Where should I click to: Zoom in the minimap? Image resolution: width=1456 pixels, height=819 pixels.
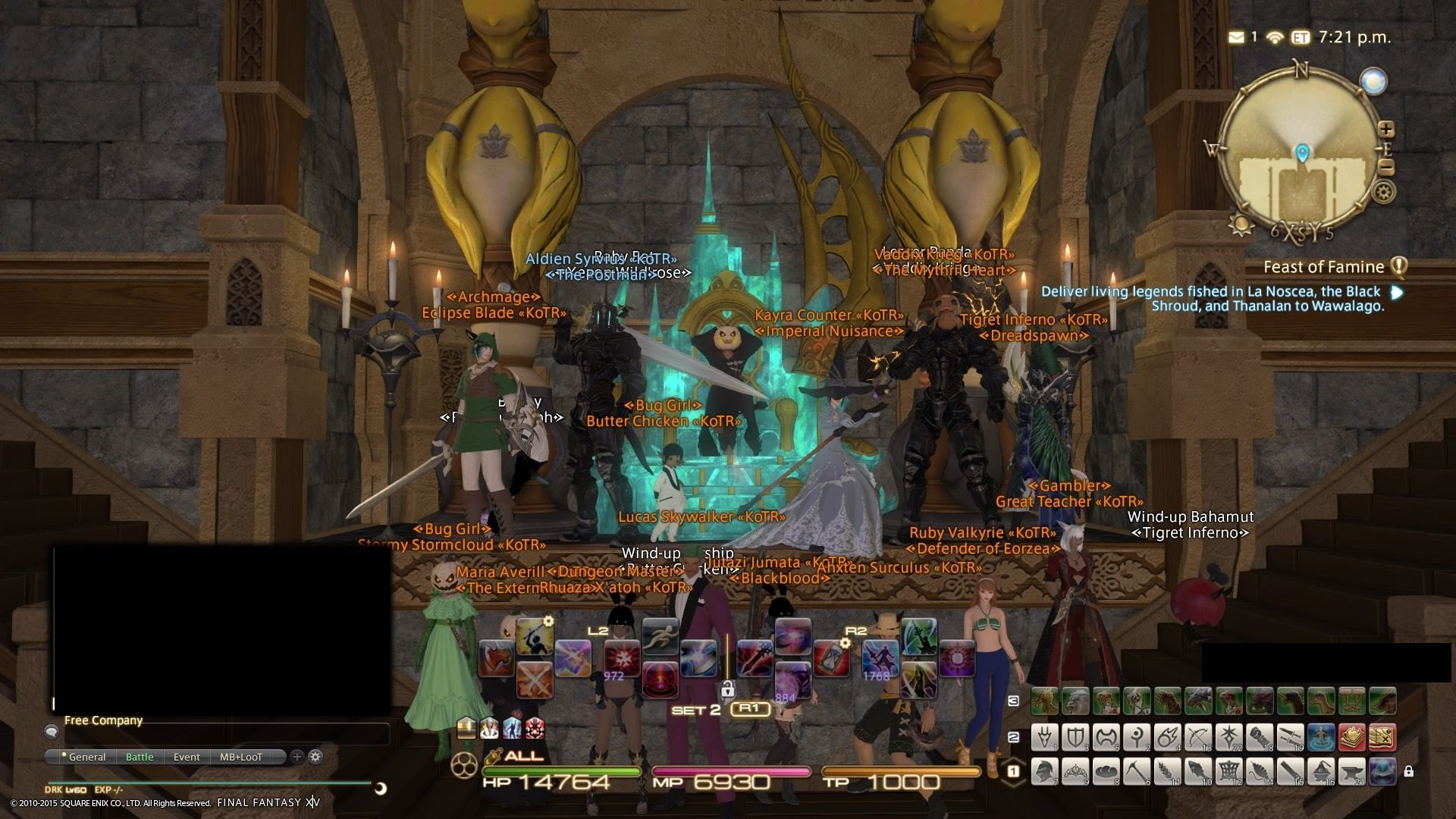click(1386, 129)
